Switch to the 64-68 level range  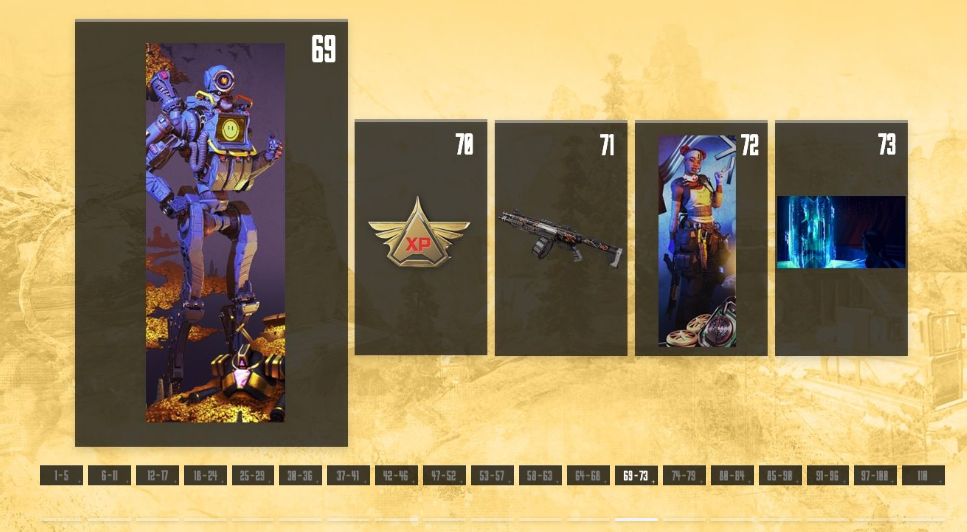pos(588,476)
